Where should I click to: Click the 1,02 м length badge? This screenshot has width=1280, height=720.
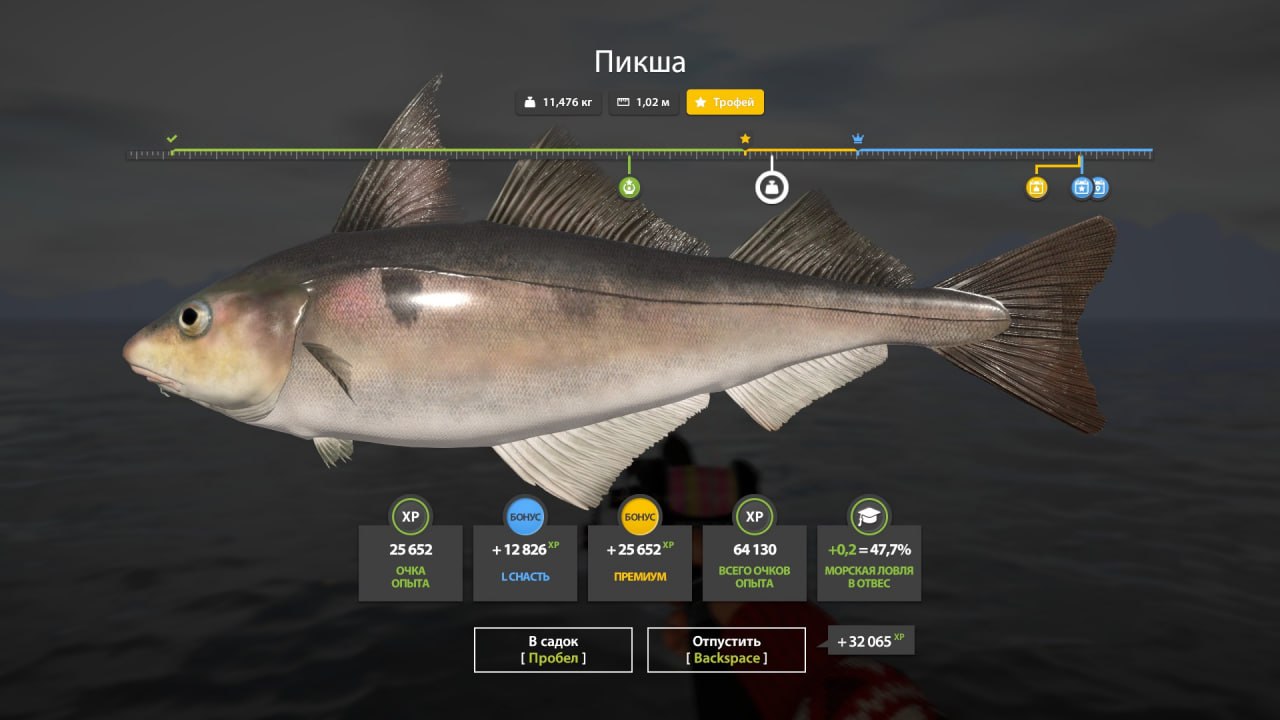(643, 102)
